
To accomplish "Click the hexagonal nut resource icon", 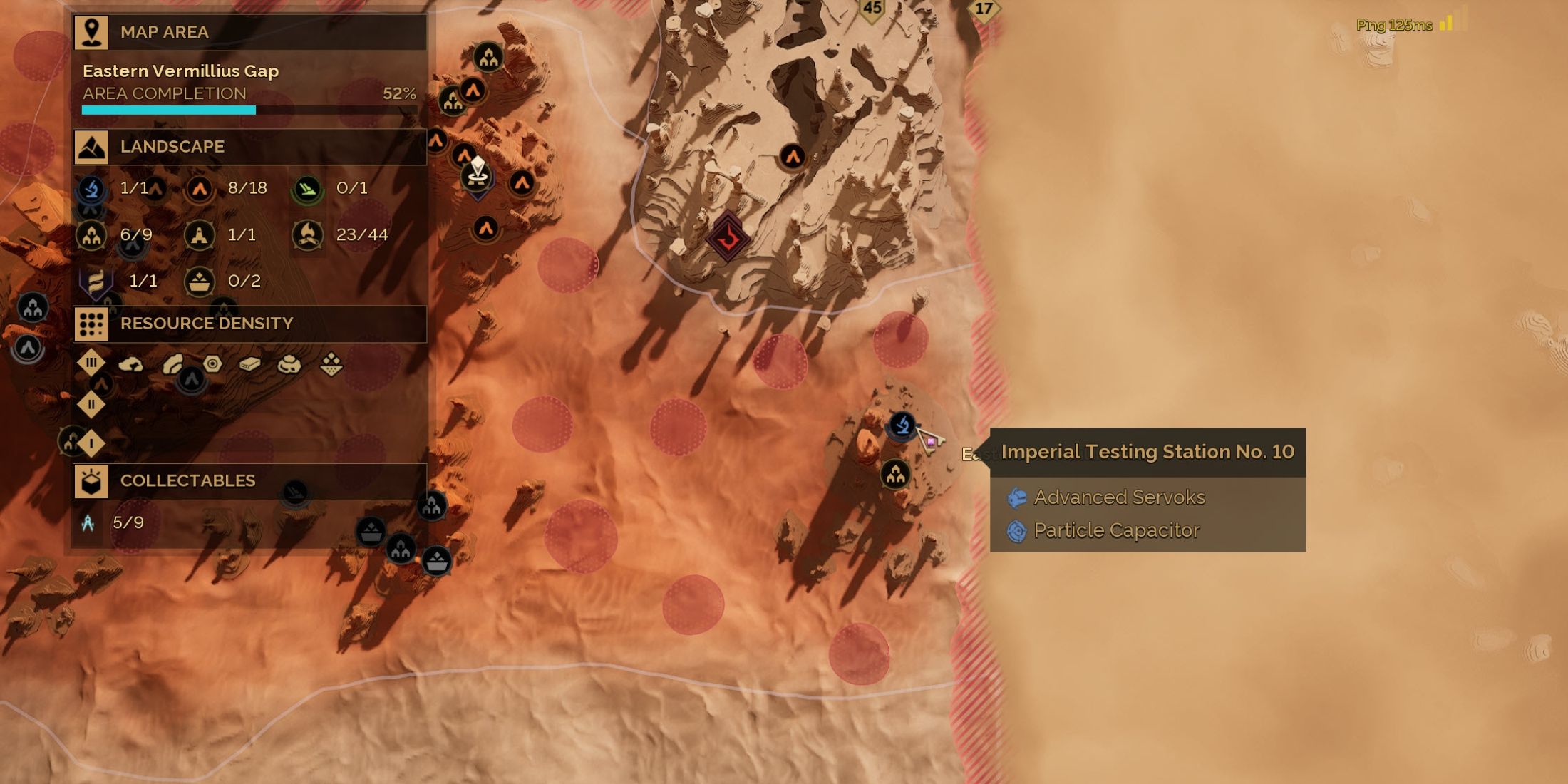I will 212,364.
